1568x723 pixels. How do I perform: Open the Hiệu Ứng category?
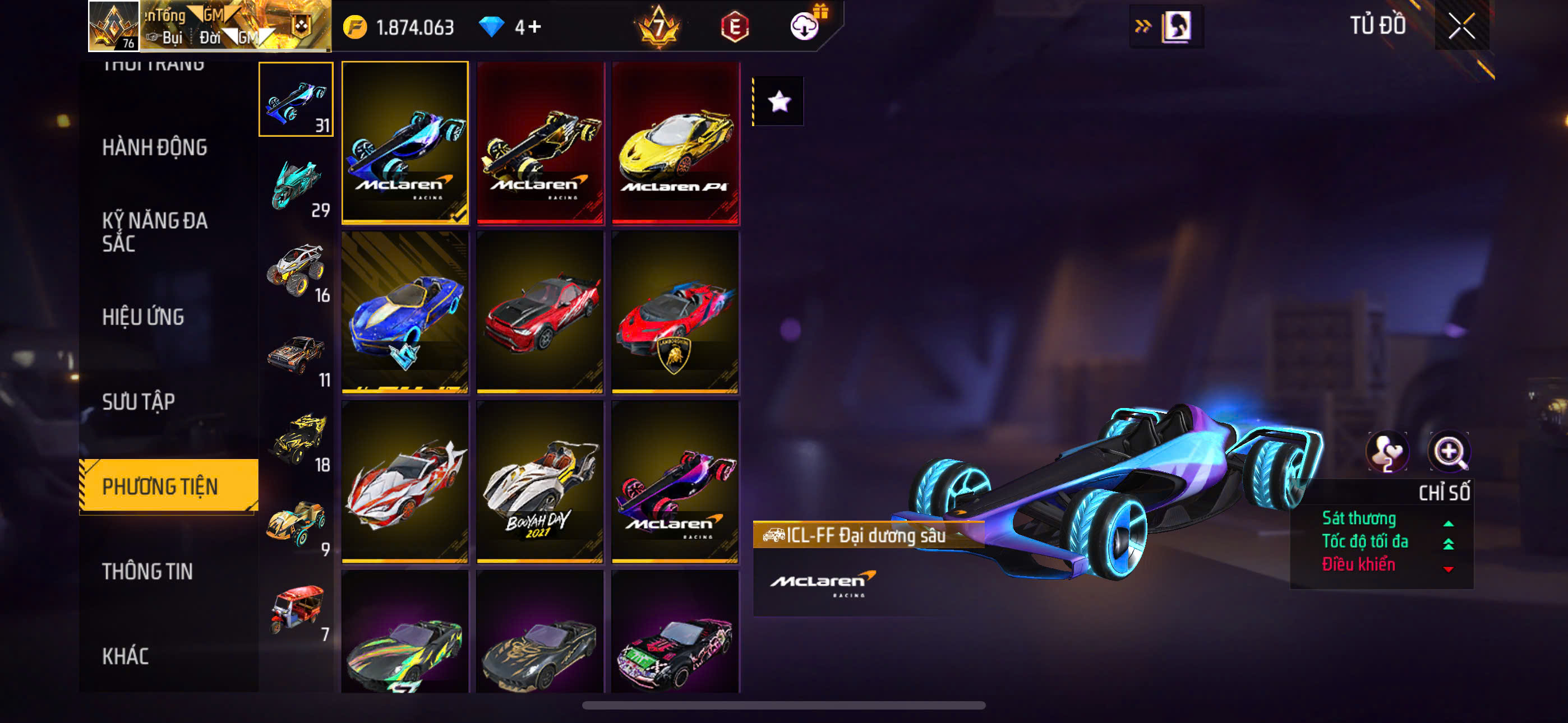(x=142, y=317)
